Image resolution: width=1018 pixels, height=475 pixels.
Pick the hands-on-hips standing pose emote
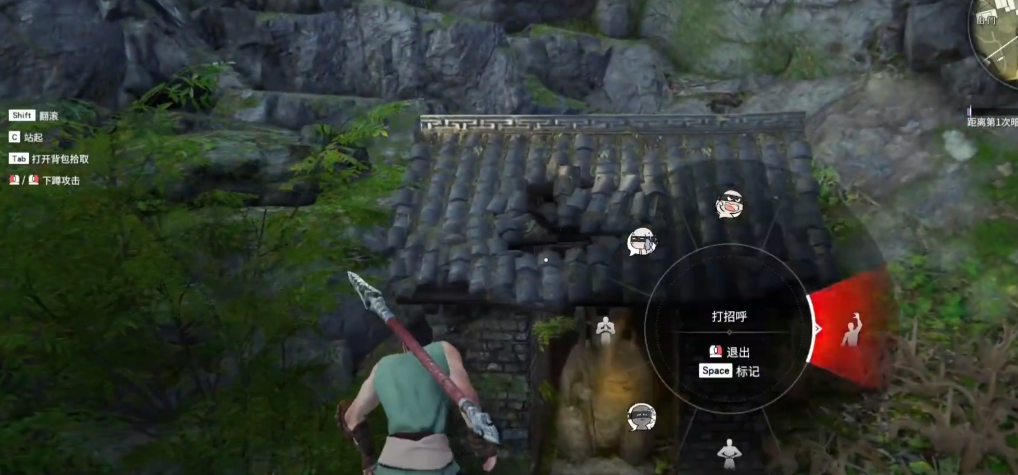pos(728,453)
